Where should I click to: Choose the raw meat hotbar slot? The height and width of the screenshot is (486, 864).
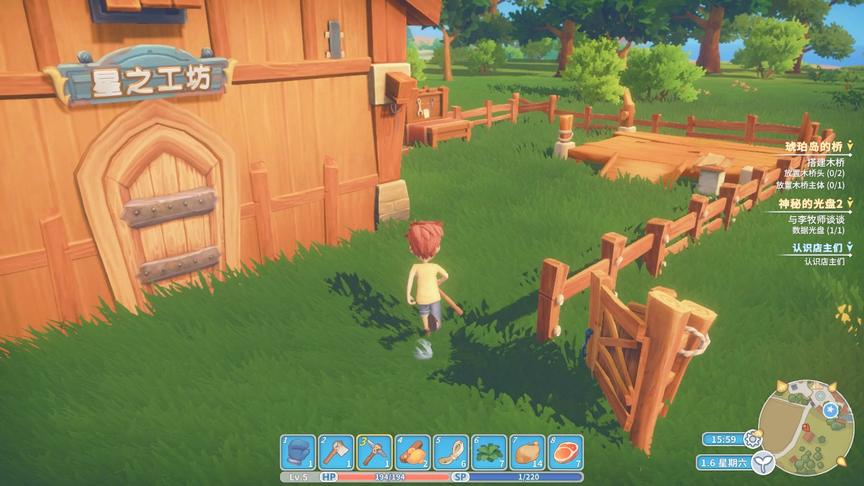pyautogui.click(x=566, y=452)
